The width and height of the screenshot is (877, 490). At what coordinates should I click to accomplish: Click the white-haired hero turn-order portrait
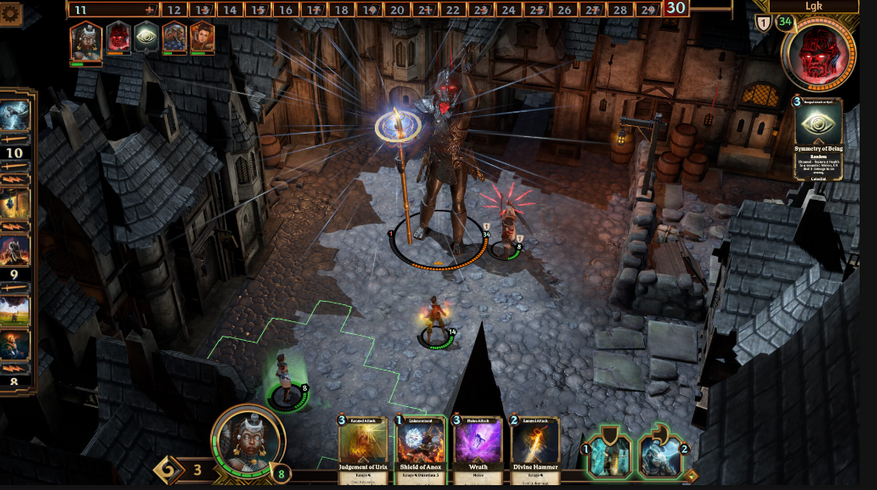pyautogui.click(x=86, y=40)
